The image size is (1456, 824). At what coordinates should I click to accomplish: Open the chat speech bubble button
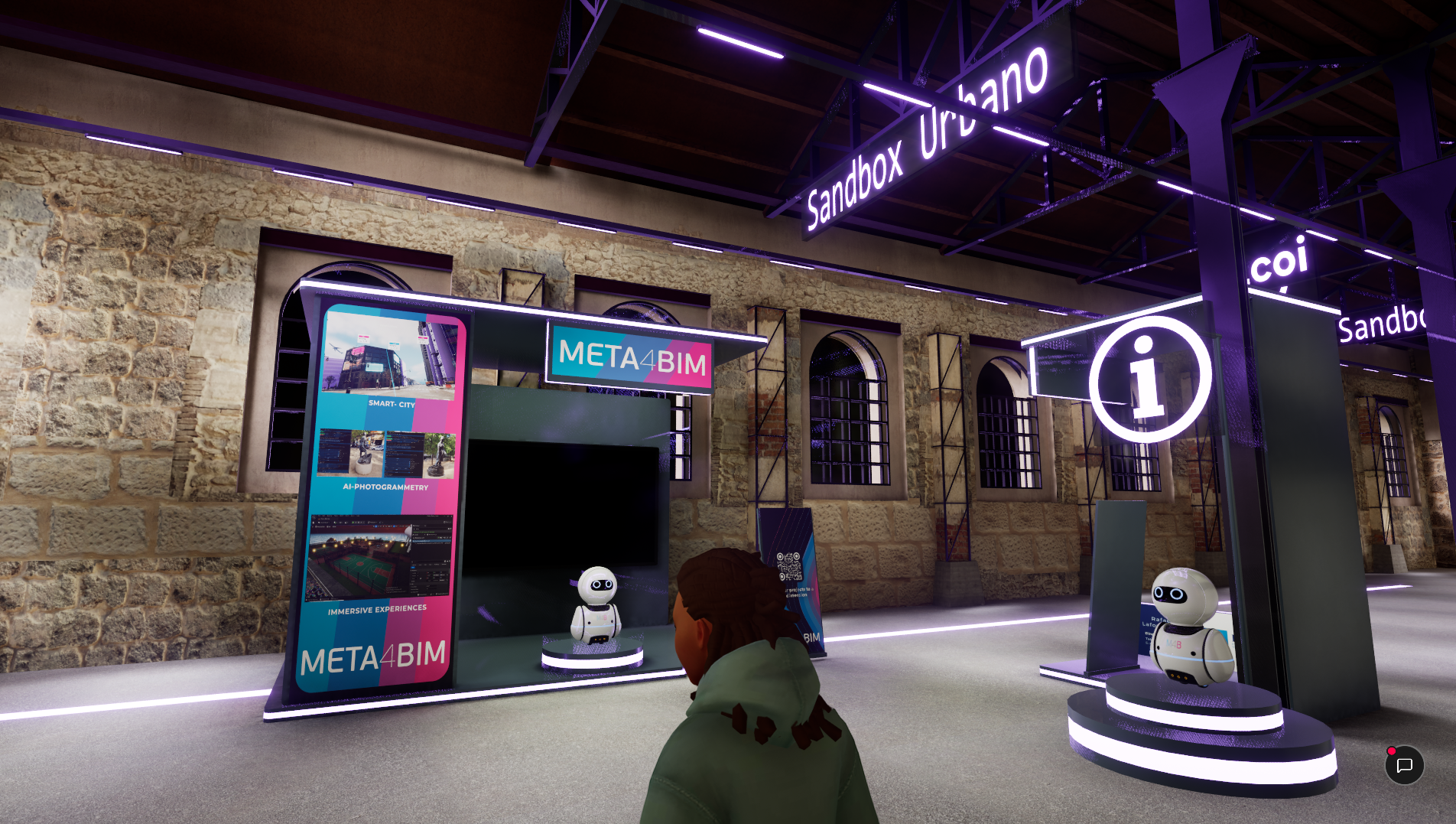[x=1404, y=765]
